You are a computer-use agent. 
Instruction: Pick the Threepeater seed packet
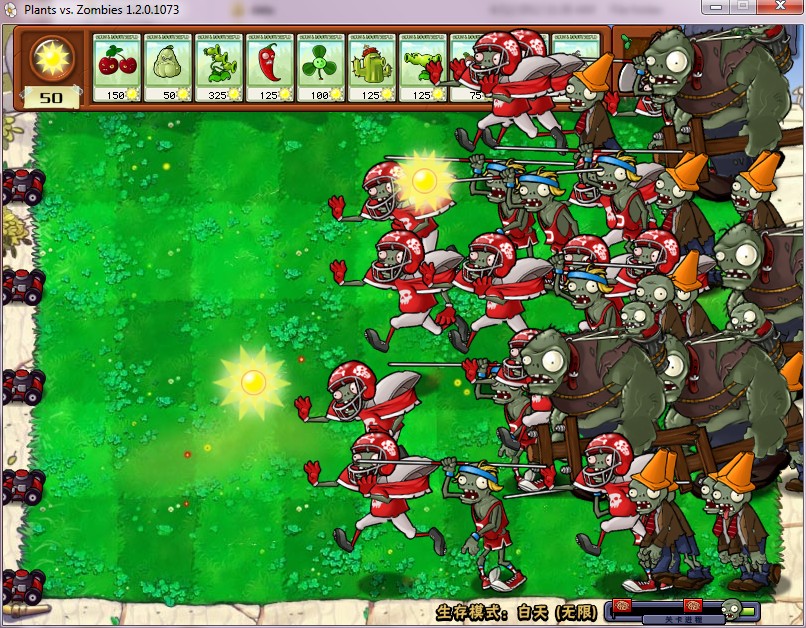(219, 67)
